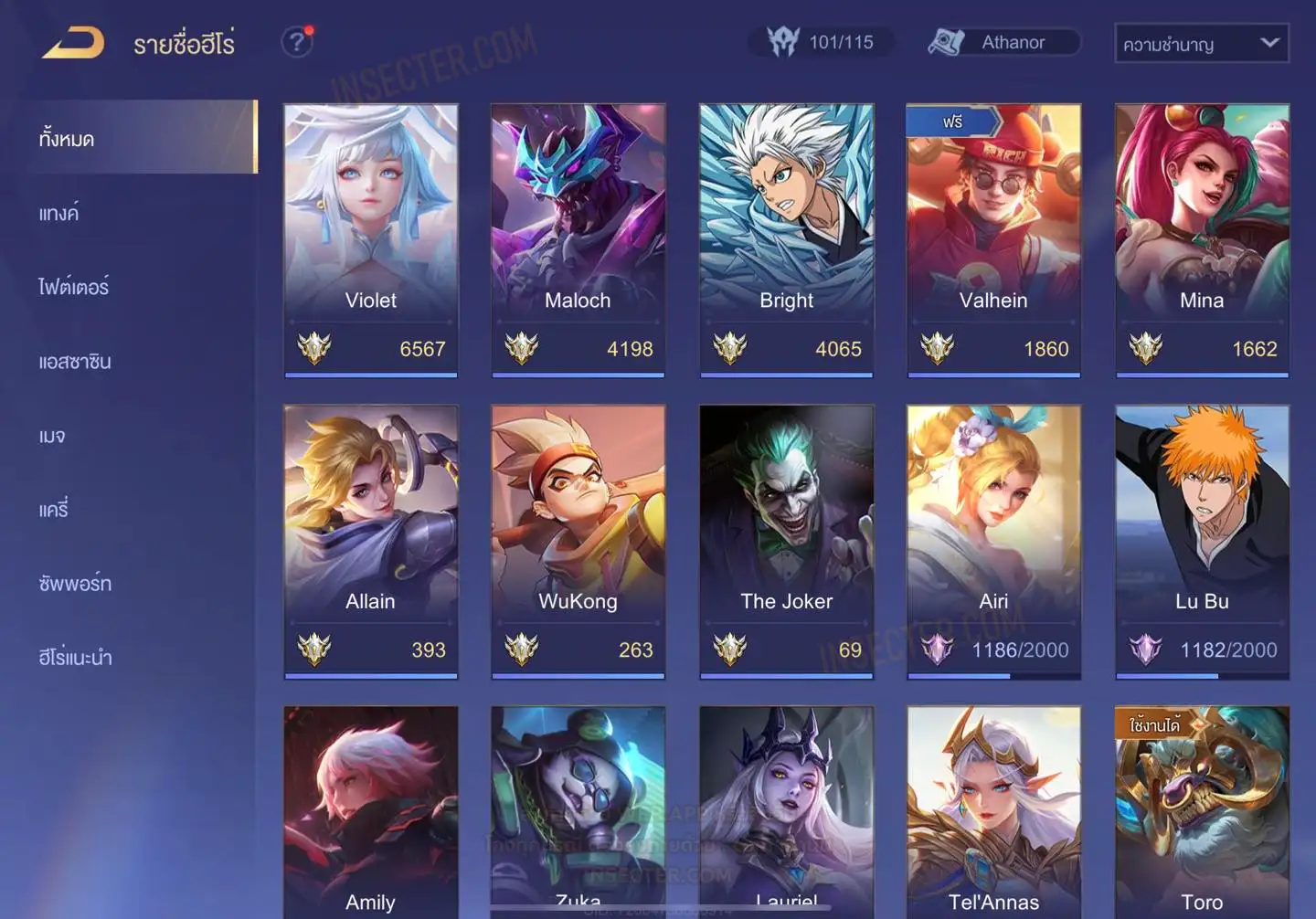Open the Lu Bu hero card
The width and height of the screenshot is (1316, 919).
click(x=1202, y=541)
